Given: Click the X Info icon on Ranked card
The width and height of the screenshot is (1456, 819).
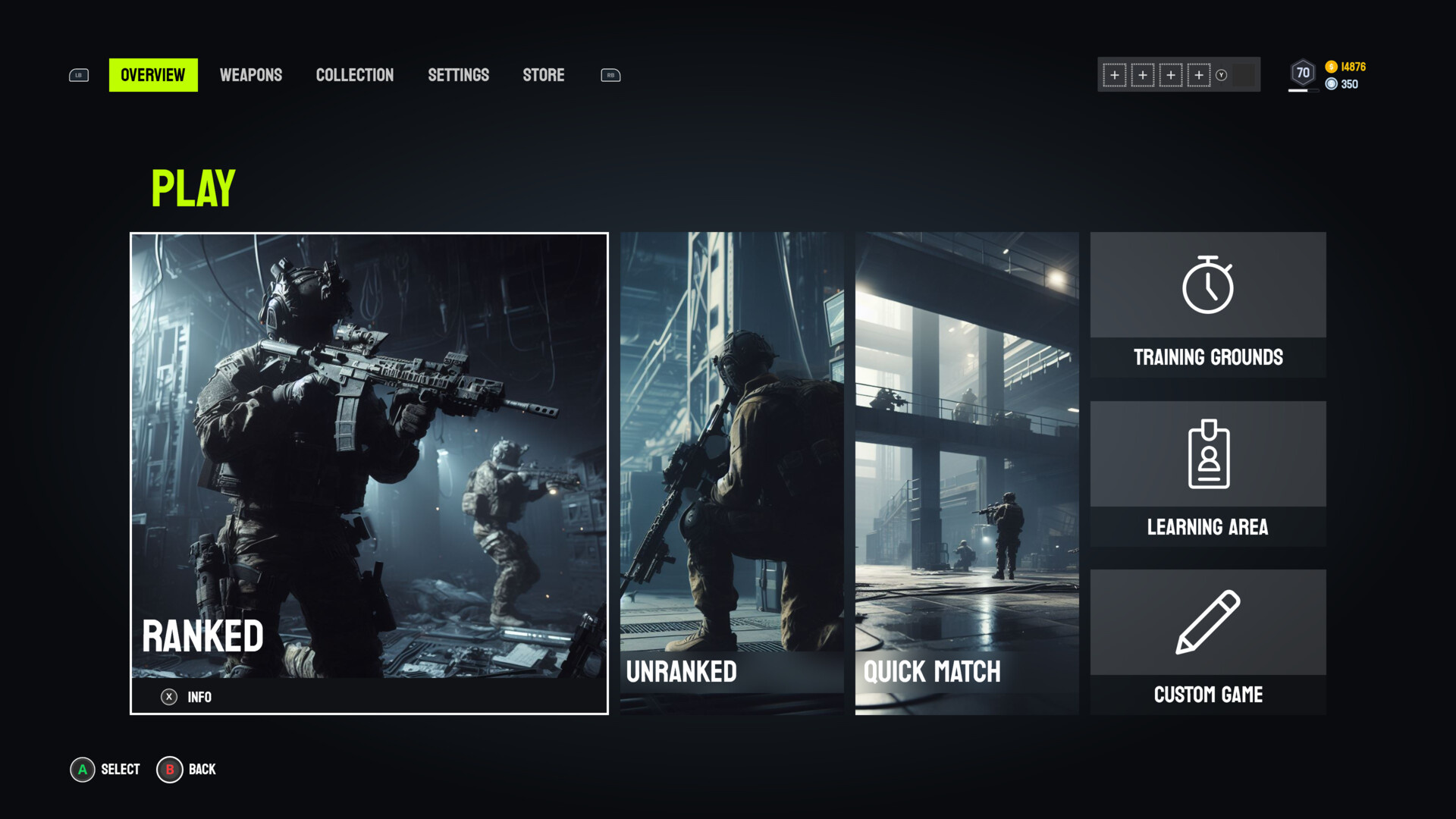Looking at the screenshot, I should [170, 698].
